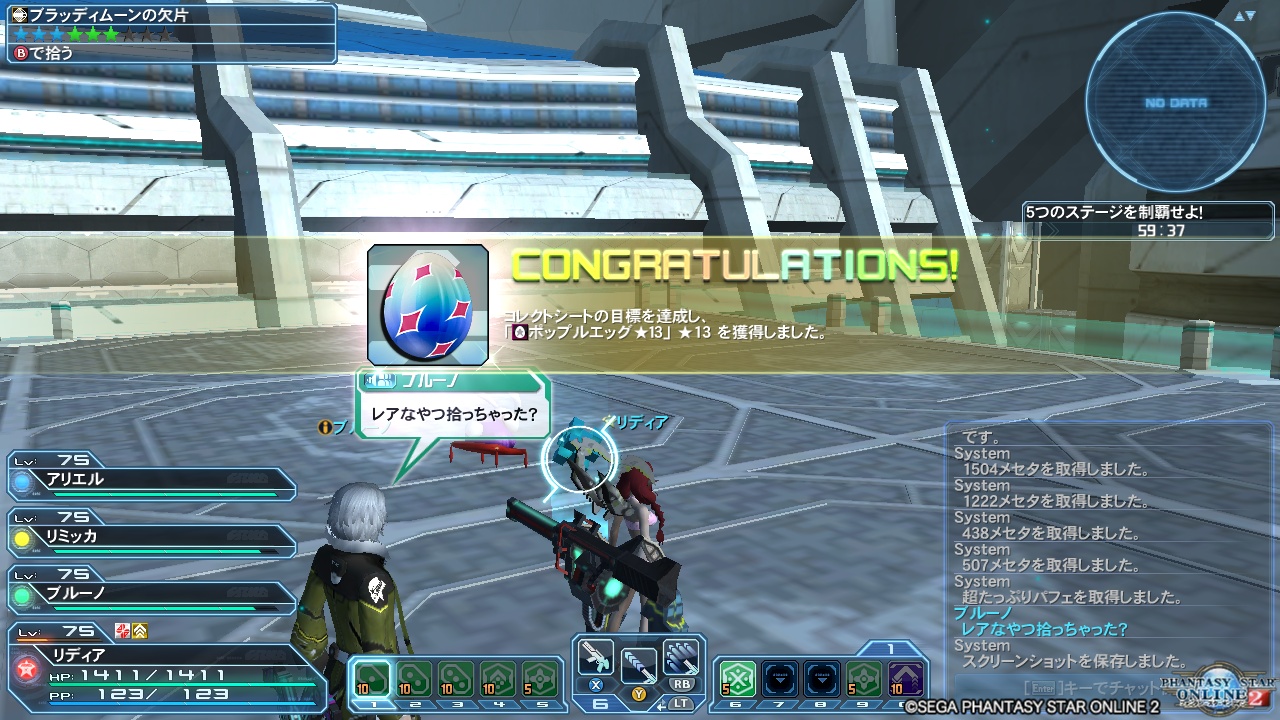Select the sword weapon bound to Y

638,663
